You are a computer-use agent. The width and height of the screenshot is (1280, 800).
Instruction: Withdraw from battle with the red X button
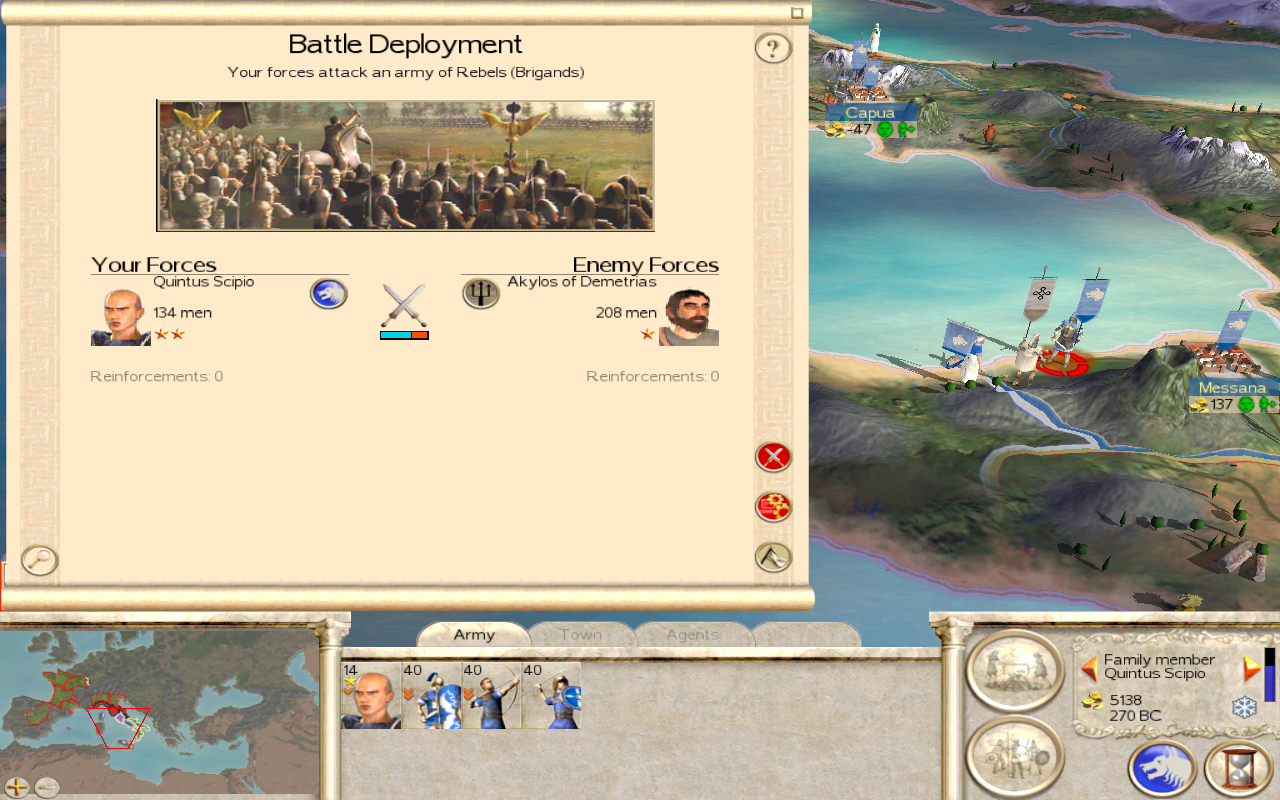[x=773, y=457]
